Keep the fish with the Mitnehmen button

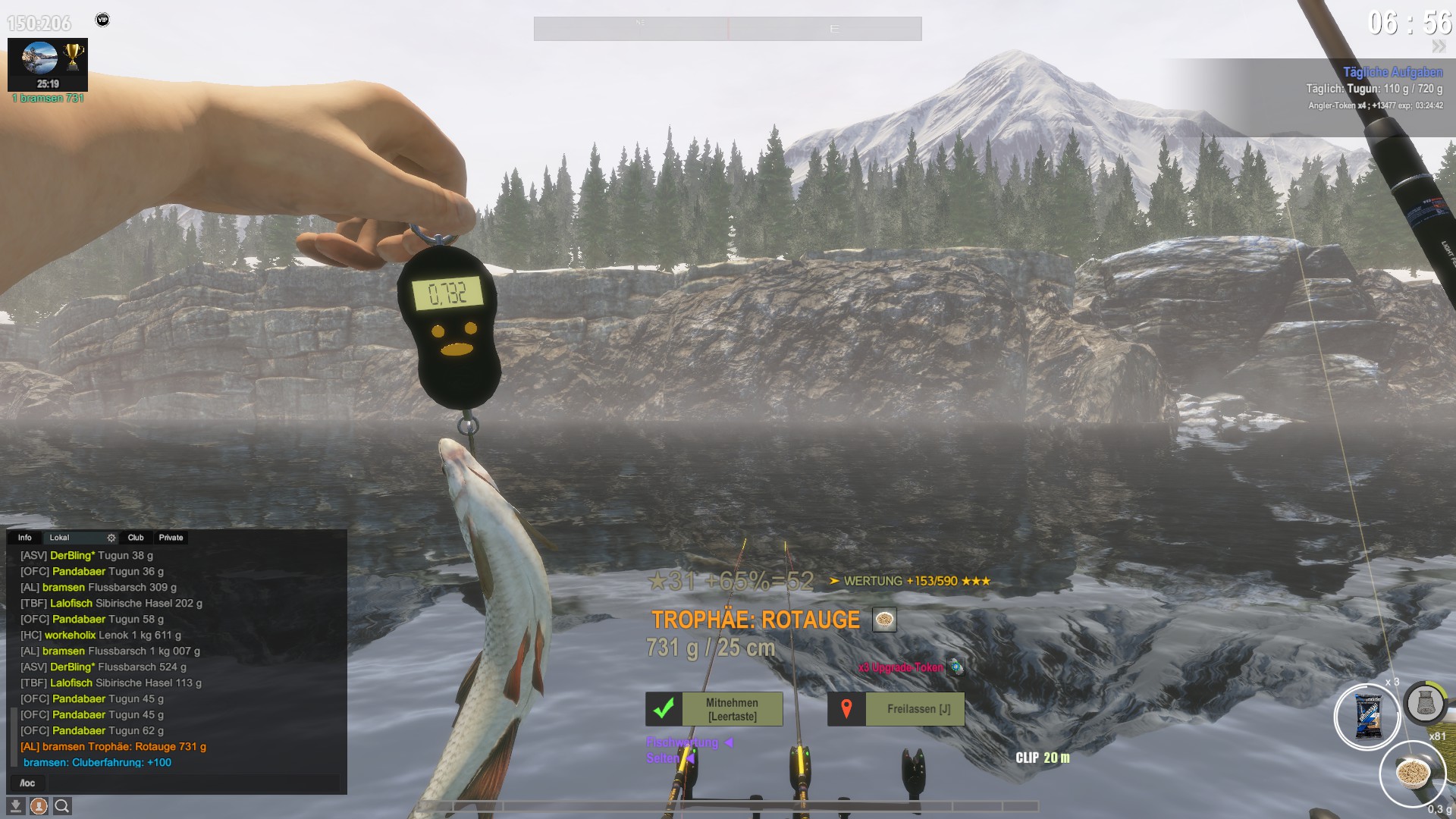coord(714,709)
